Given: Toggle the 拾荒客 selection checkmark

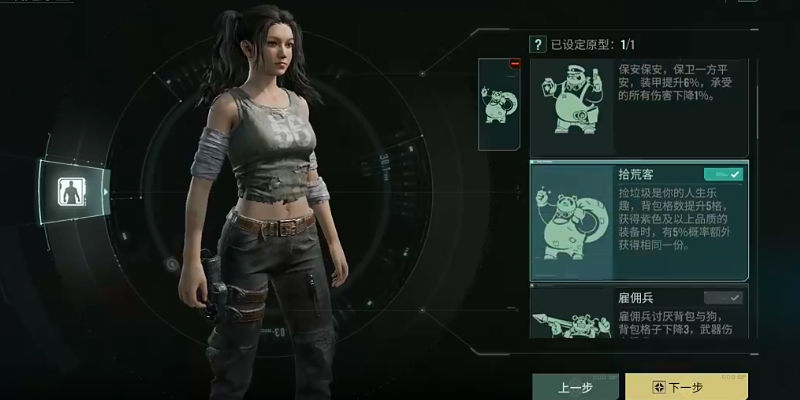Looking at the screenshot, I should tap(723, 174).
